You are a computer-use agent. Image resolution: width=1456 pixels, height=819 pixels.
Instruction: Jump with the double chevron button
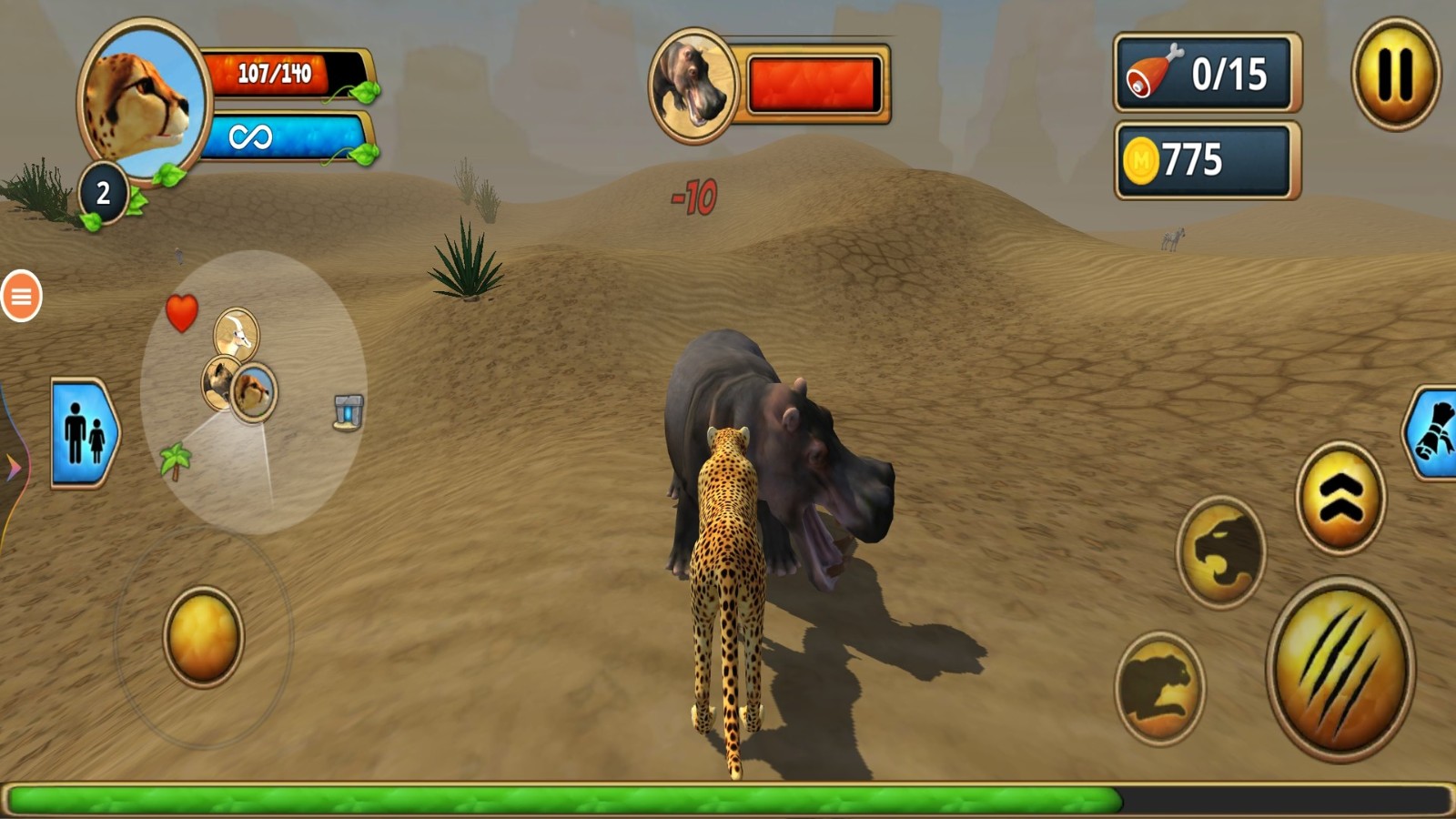1340,498
